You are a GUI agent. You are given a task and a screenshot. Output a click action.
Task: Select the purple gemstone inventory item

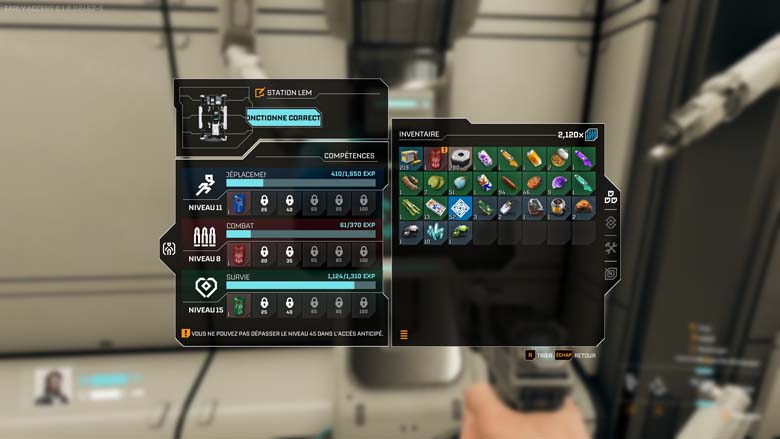coord(559,183)
